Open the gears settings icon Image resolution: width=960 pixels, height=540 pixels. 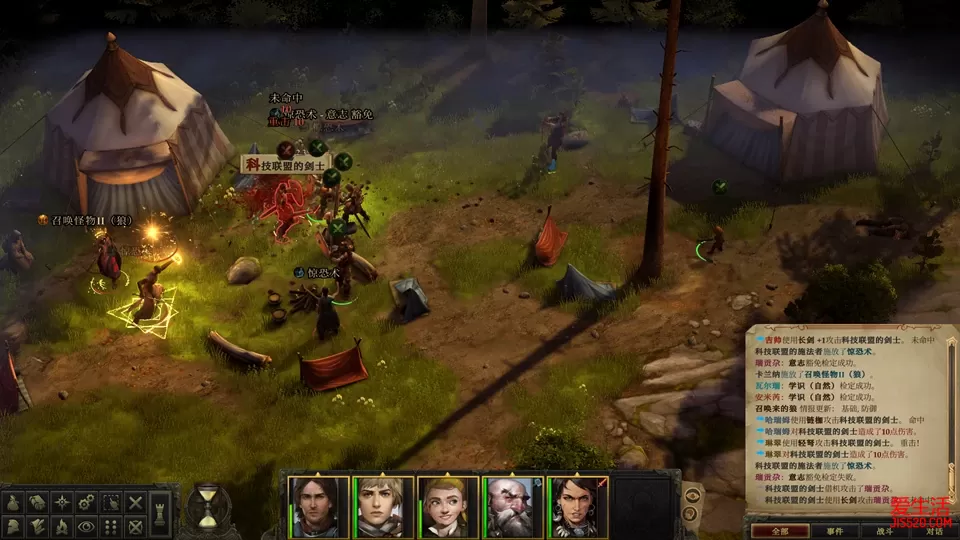(x=86, y=501)
